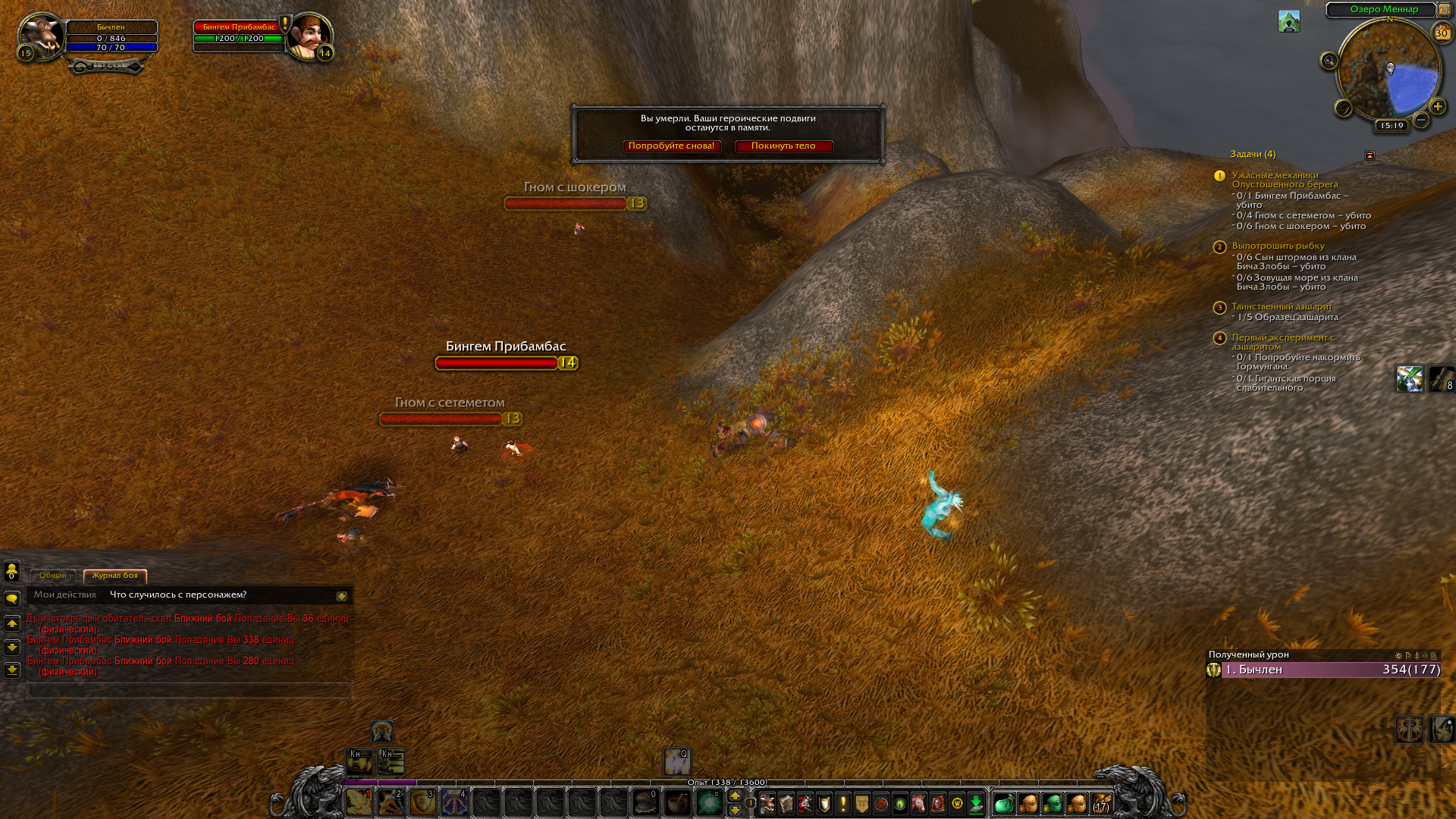Click the Бингем Прибамбас target portrait
The image size is (1456, 819).
tap(309, 36)
